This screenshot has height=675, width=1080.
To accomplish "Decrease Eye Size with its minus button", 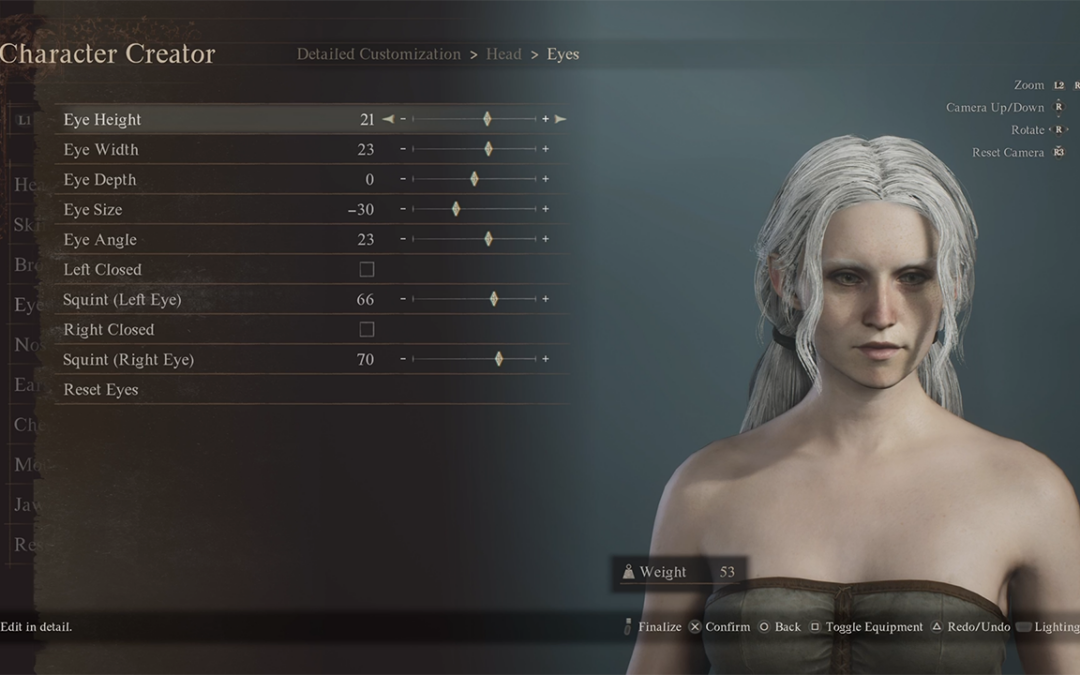I will tap(403, 210).
